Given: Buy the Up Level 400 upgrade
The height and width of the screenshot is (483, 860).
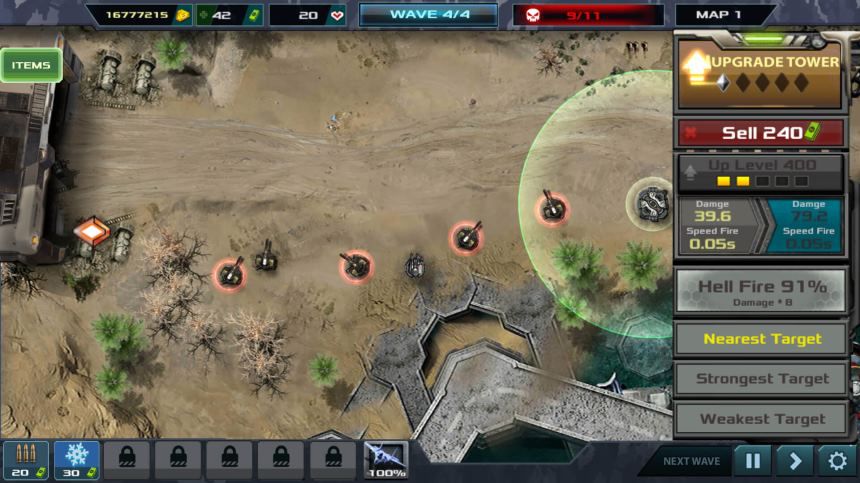Looking at the screenshot, I should [x=762, y=172].
